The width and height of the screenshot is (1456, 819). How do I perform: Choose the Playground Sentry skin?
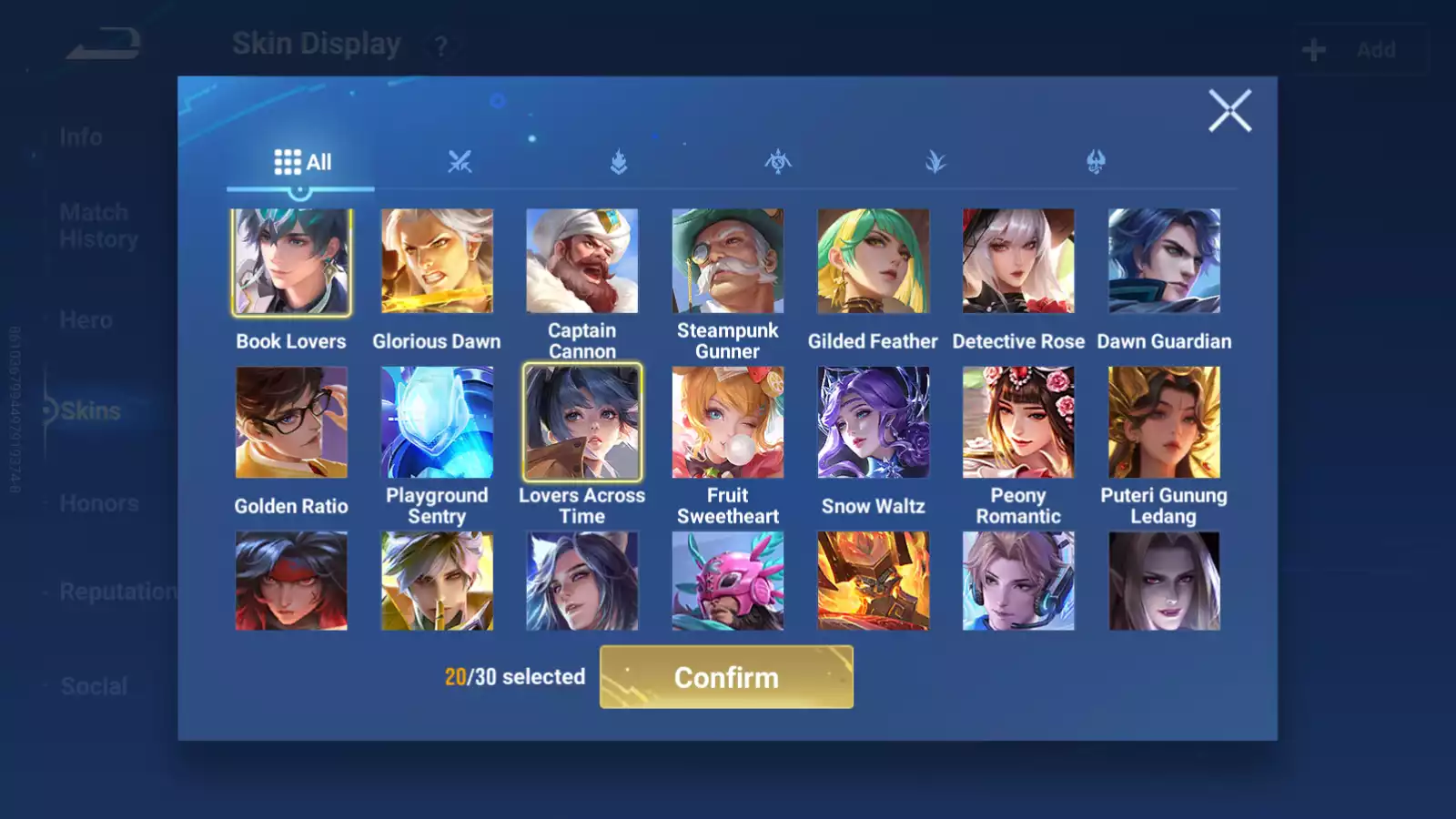pyautogui.click(x=437, y=422)
